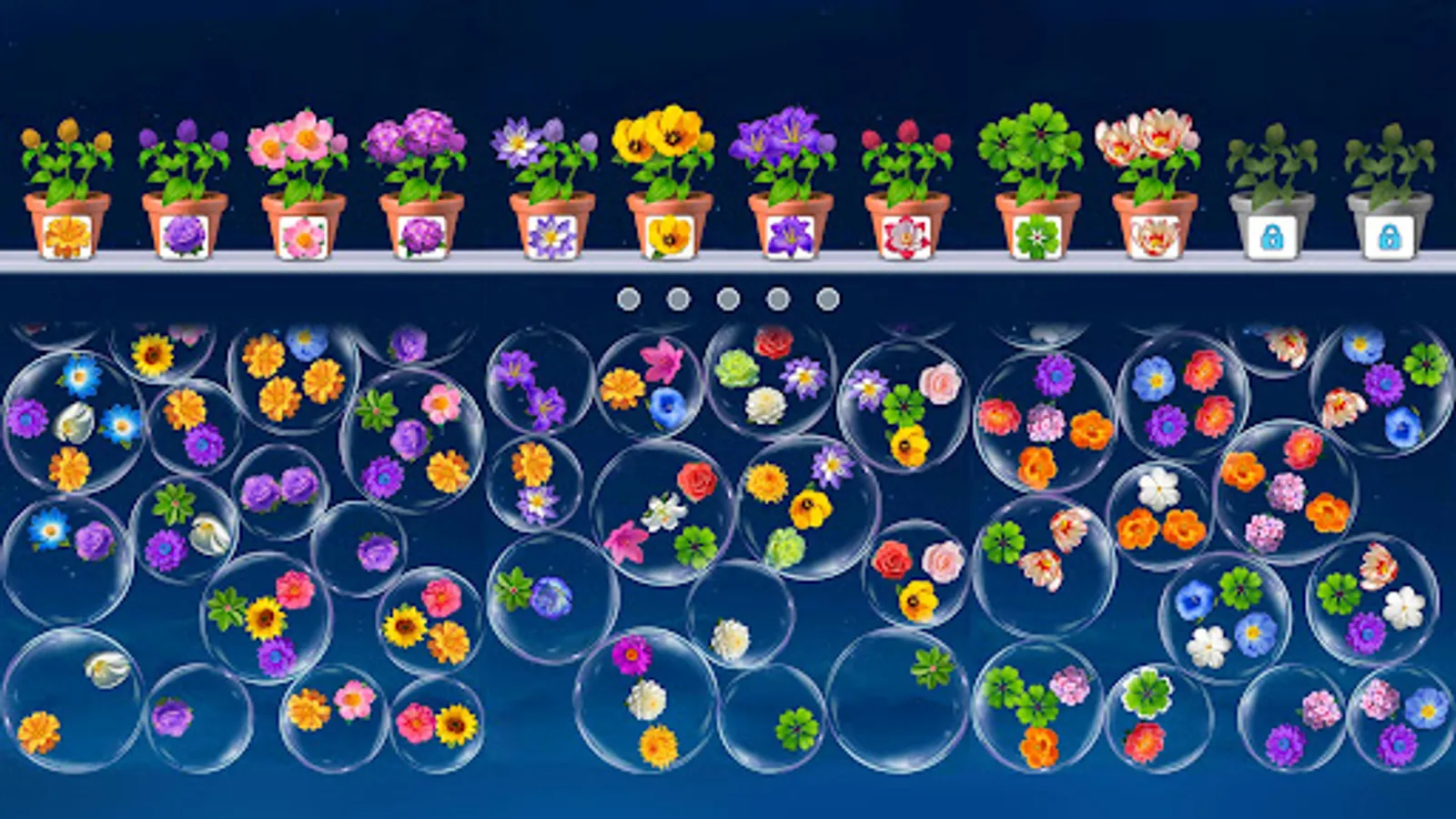Switch to the last page dot

(826, 296)
